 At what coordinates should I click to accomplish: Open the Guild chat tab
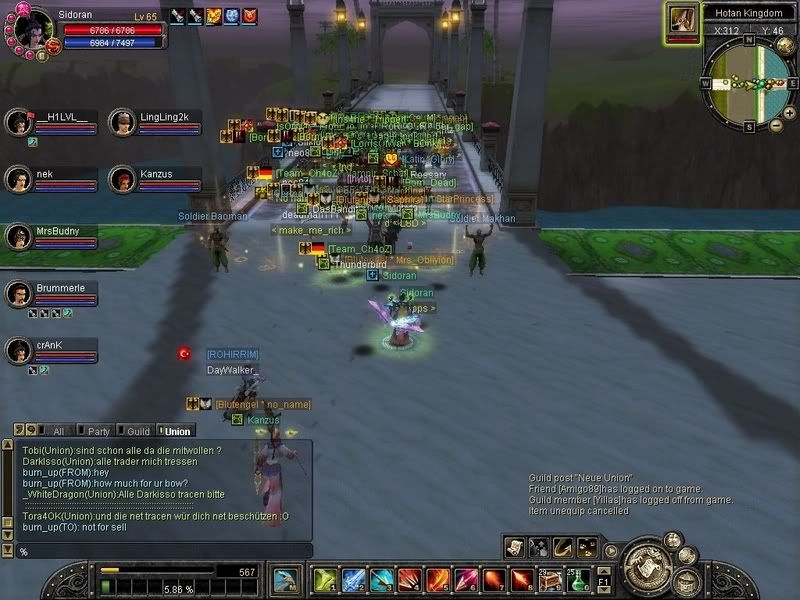pyautogui.click(x=138, y=431)
